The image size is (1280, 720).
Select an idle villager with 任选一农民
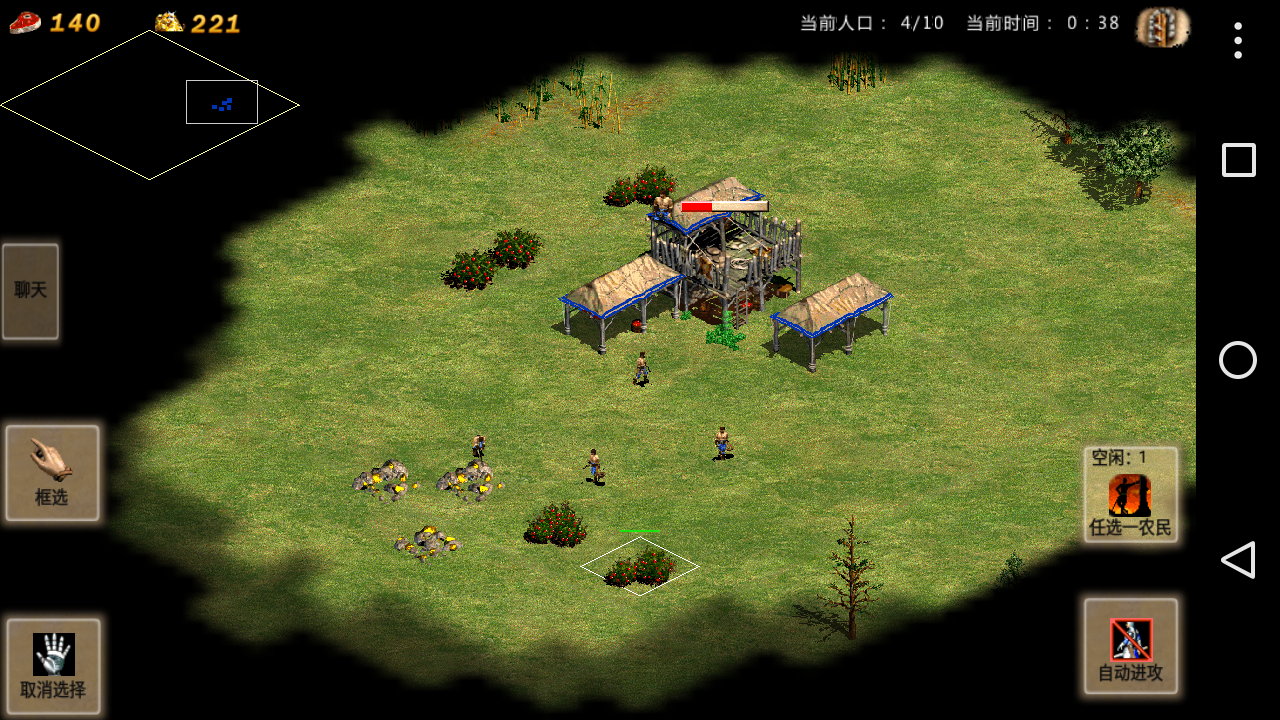[1130, 495]
